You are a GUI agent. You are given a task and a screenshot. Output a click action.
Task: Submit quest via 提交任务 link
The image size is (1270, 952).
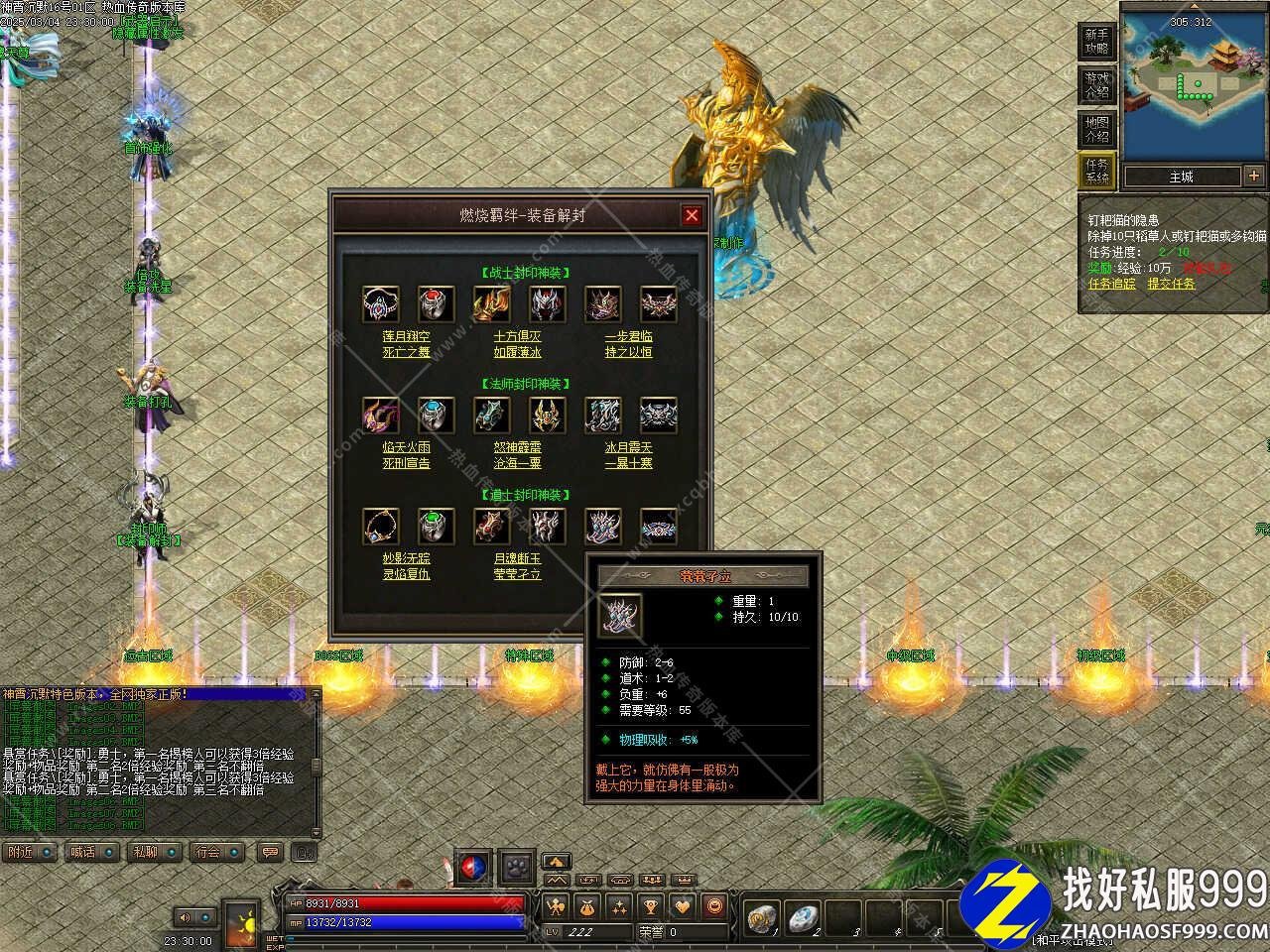[x=1172, y=284]
